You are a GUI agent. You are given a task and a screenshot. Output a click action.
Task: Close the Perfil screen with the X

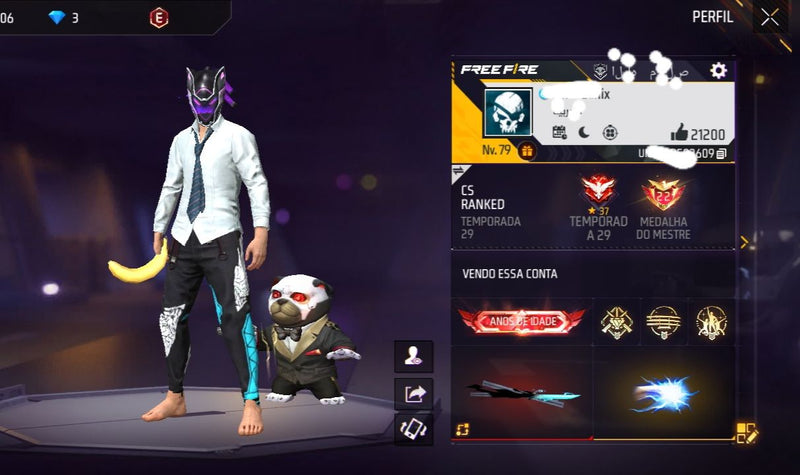coord(769,17)
